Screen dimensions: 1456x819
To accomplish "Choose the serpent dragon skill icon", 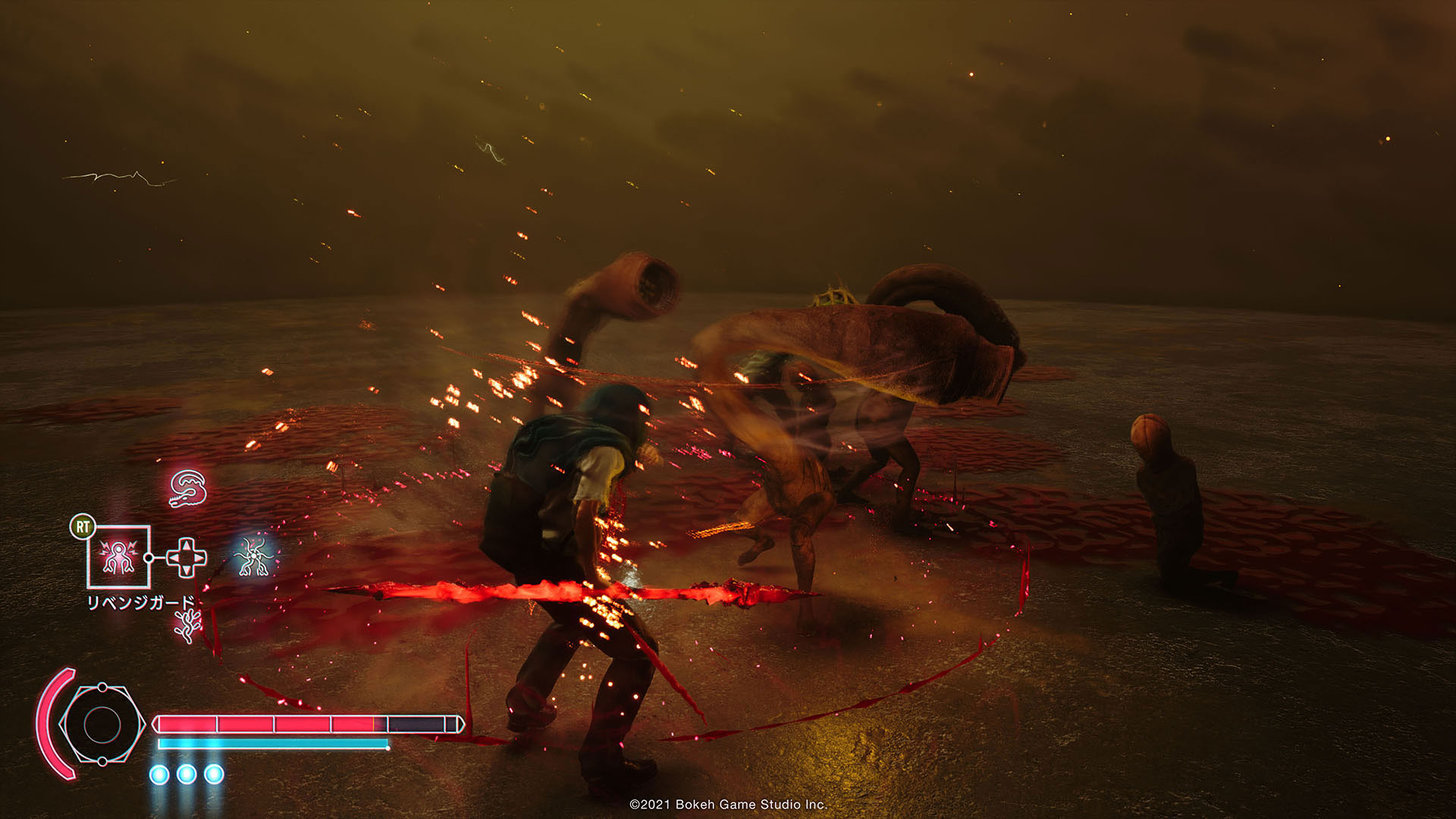I will coord(187,488).
